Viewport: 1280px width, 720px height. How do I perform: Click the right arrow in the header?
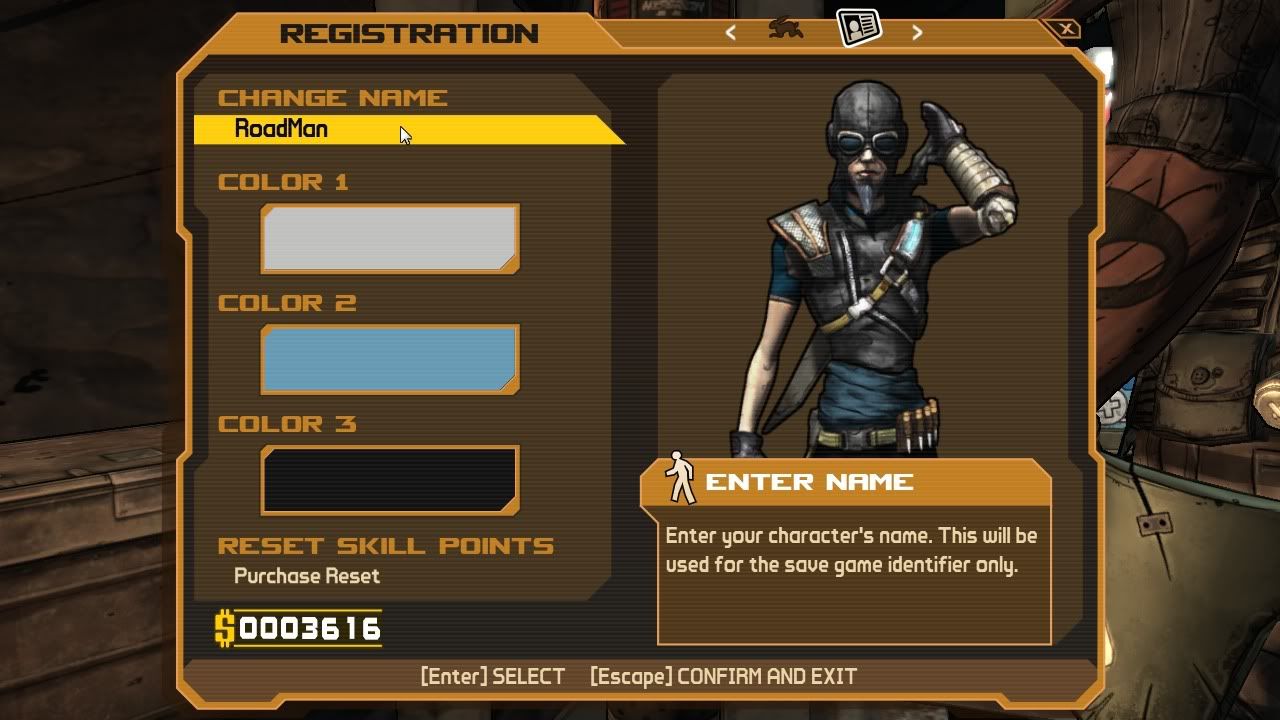917,32
